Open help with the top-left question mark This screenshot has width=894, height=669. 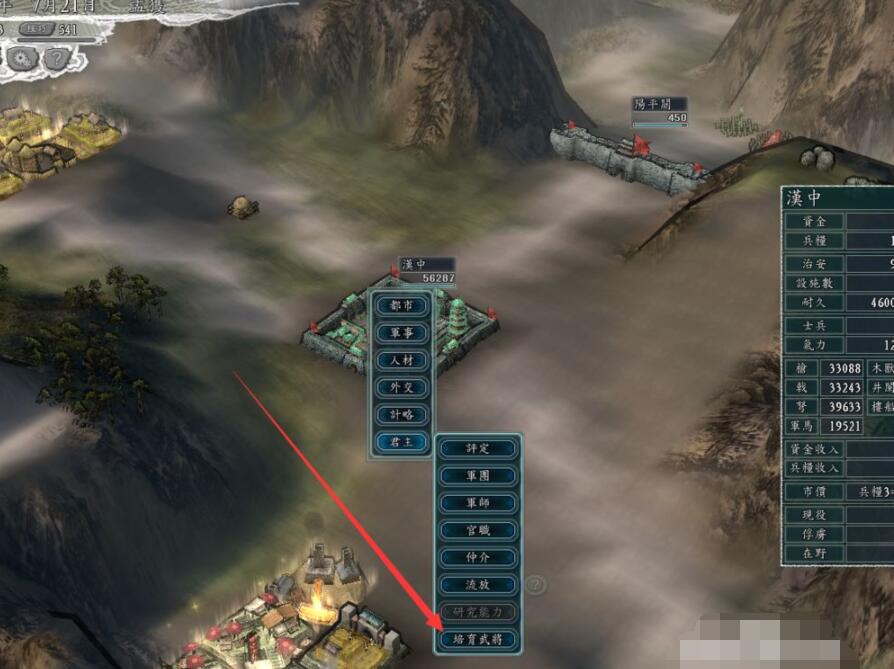57,57
